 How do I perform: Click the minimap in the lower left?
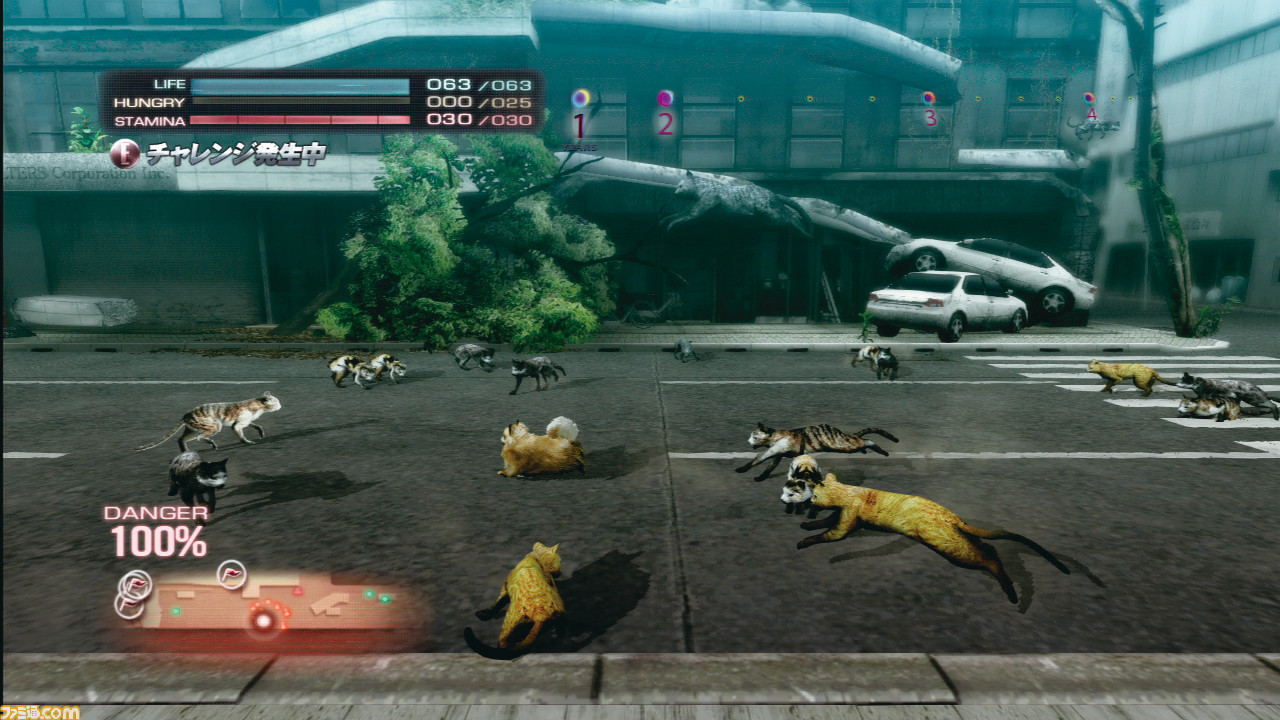[x=270, y=605]
